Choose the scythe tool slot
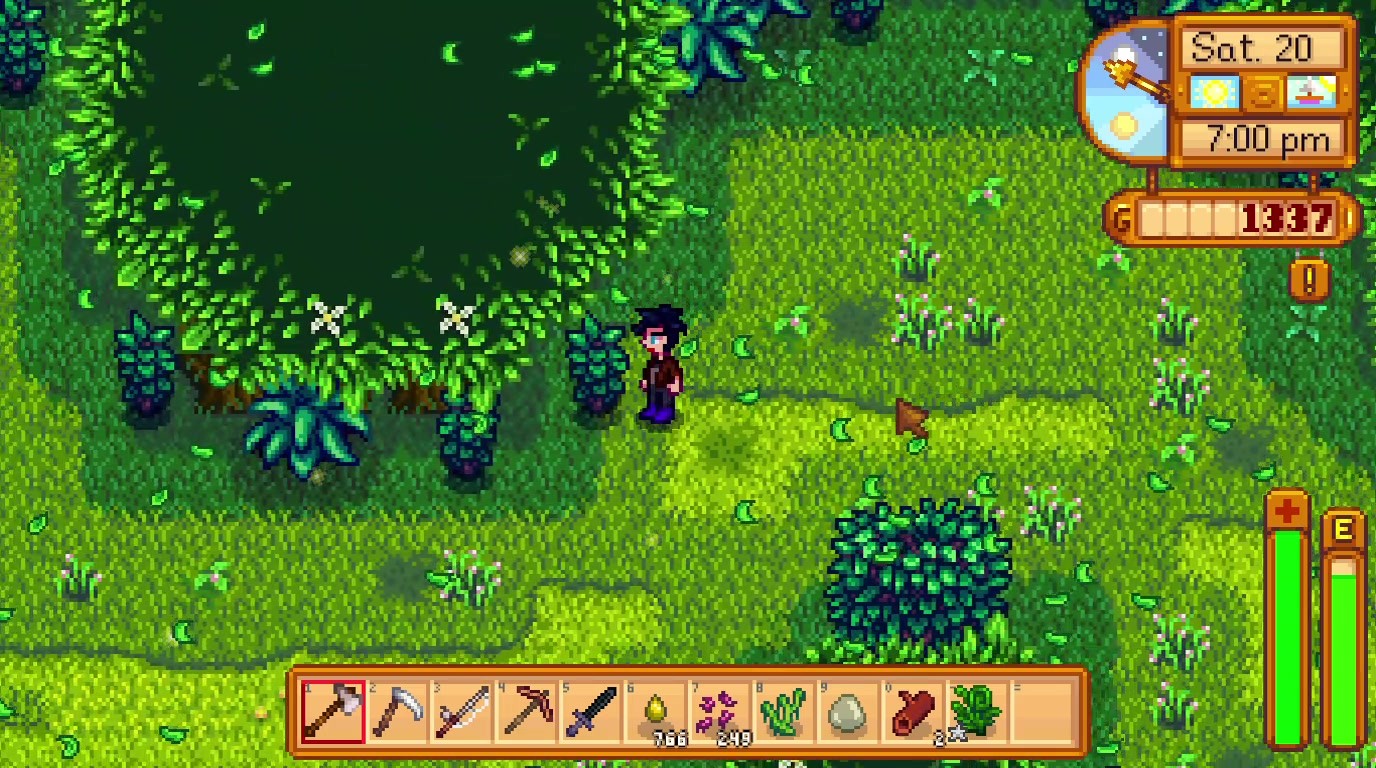This screenshot has width=1376, height=768. (398, 711)
